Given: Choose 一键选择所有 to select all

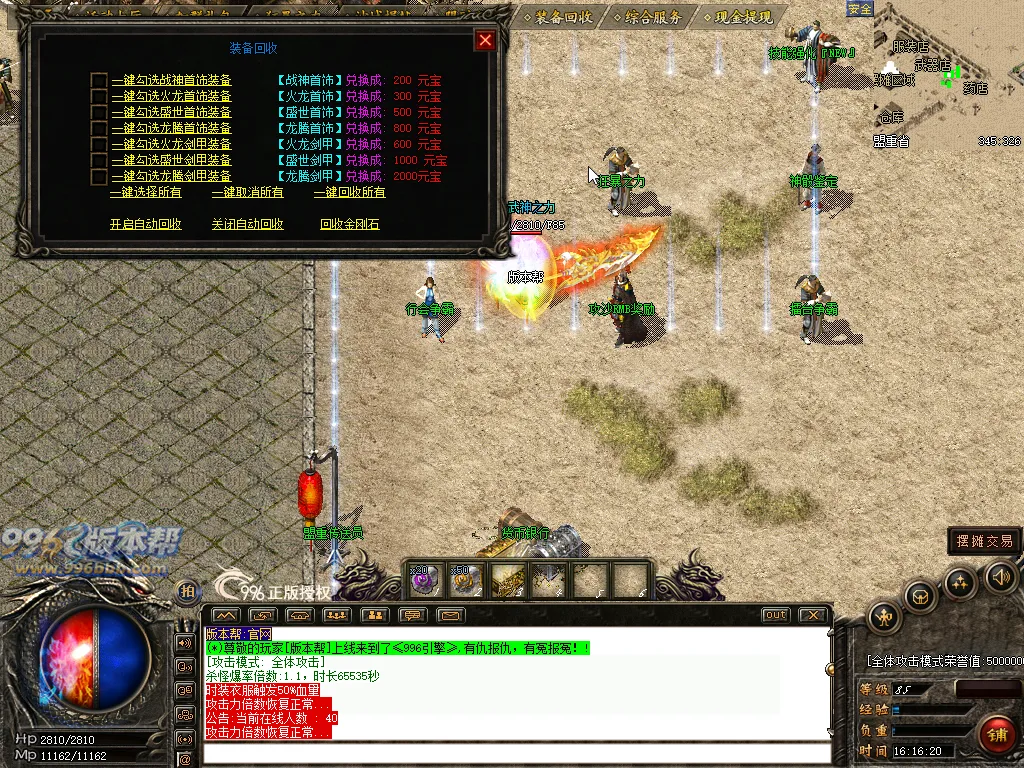Looking at the screenshot, I should [x=146, y=192].
